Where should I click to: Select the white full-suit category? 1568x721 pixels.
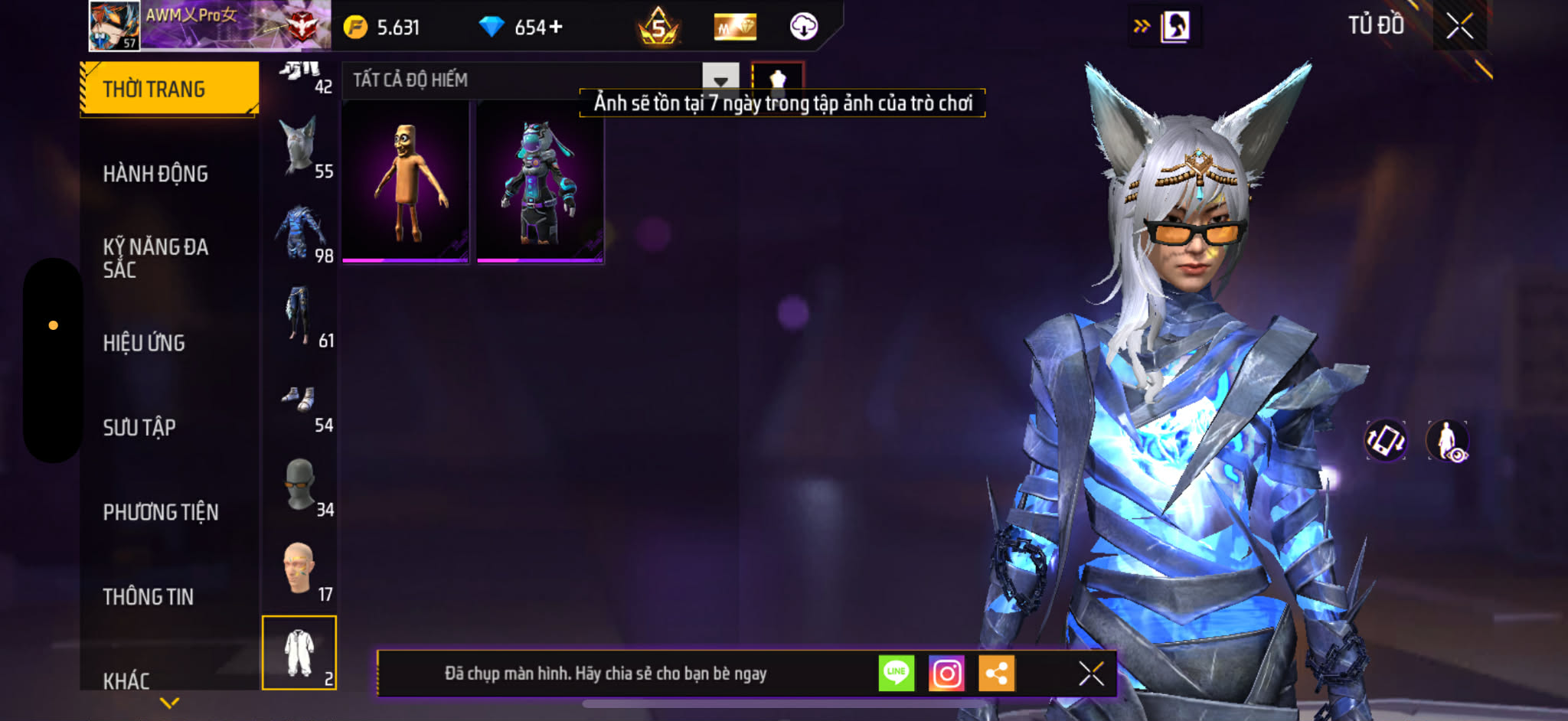(x=299, y=653)
